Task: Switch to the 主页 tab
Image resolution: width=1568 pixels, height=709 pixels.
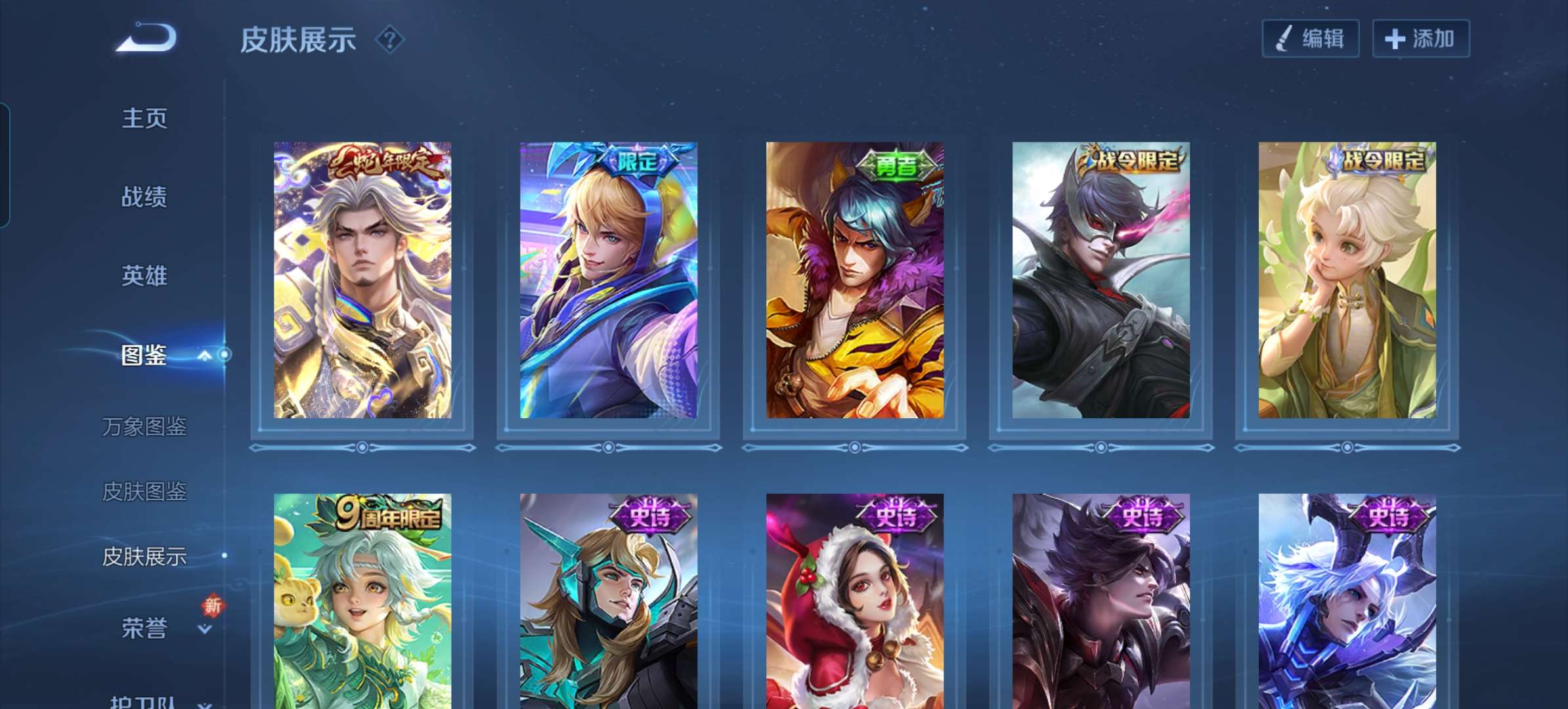Action: (x=144, y=118)
